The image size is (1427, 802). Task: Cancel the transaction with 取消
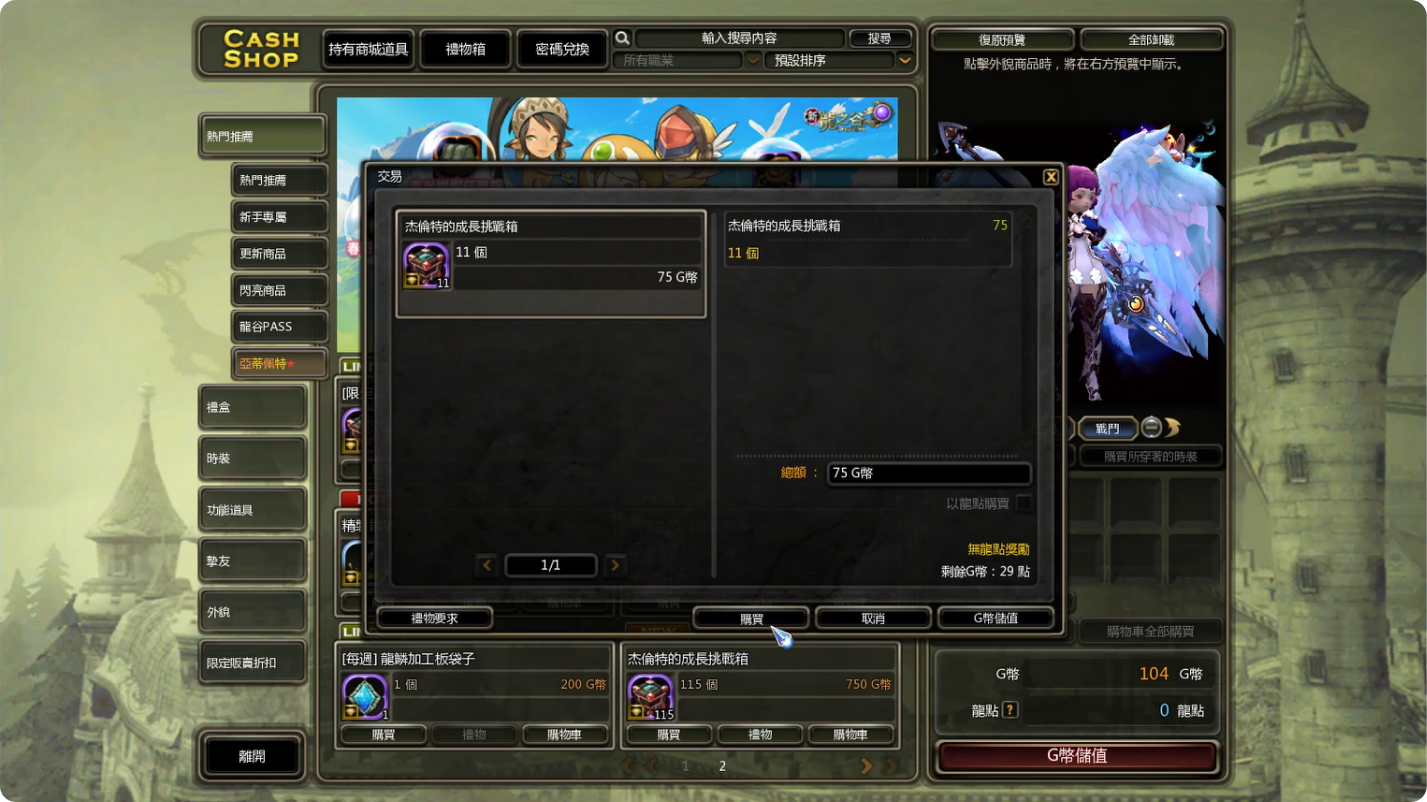[x=873, y=619]
